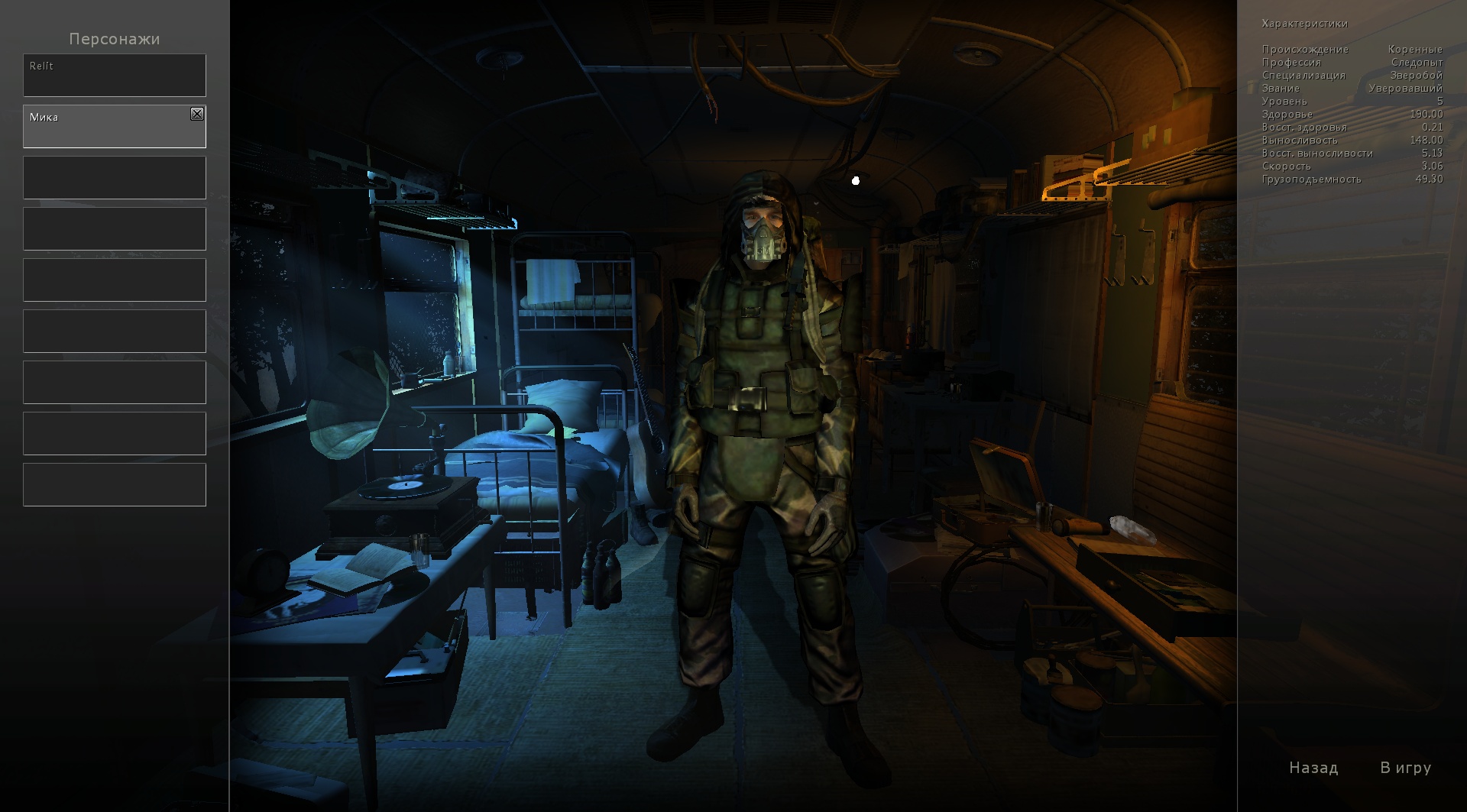Select the Relit character slot
Screen dimensions: 1467x812
[114, 75]
